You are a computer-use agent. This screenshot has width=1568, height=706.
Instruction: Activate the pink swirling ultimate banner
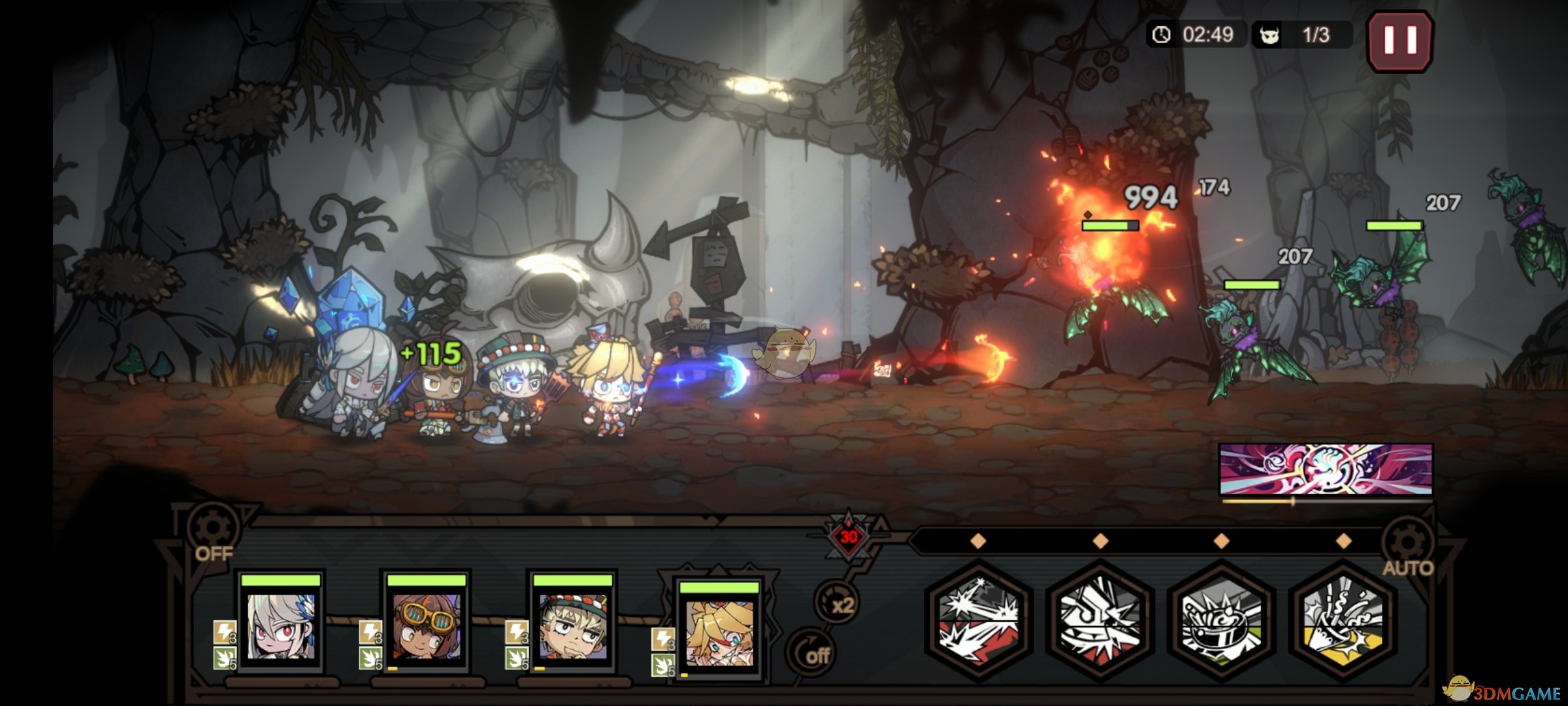(x=1326, y=469)
